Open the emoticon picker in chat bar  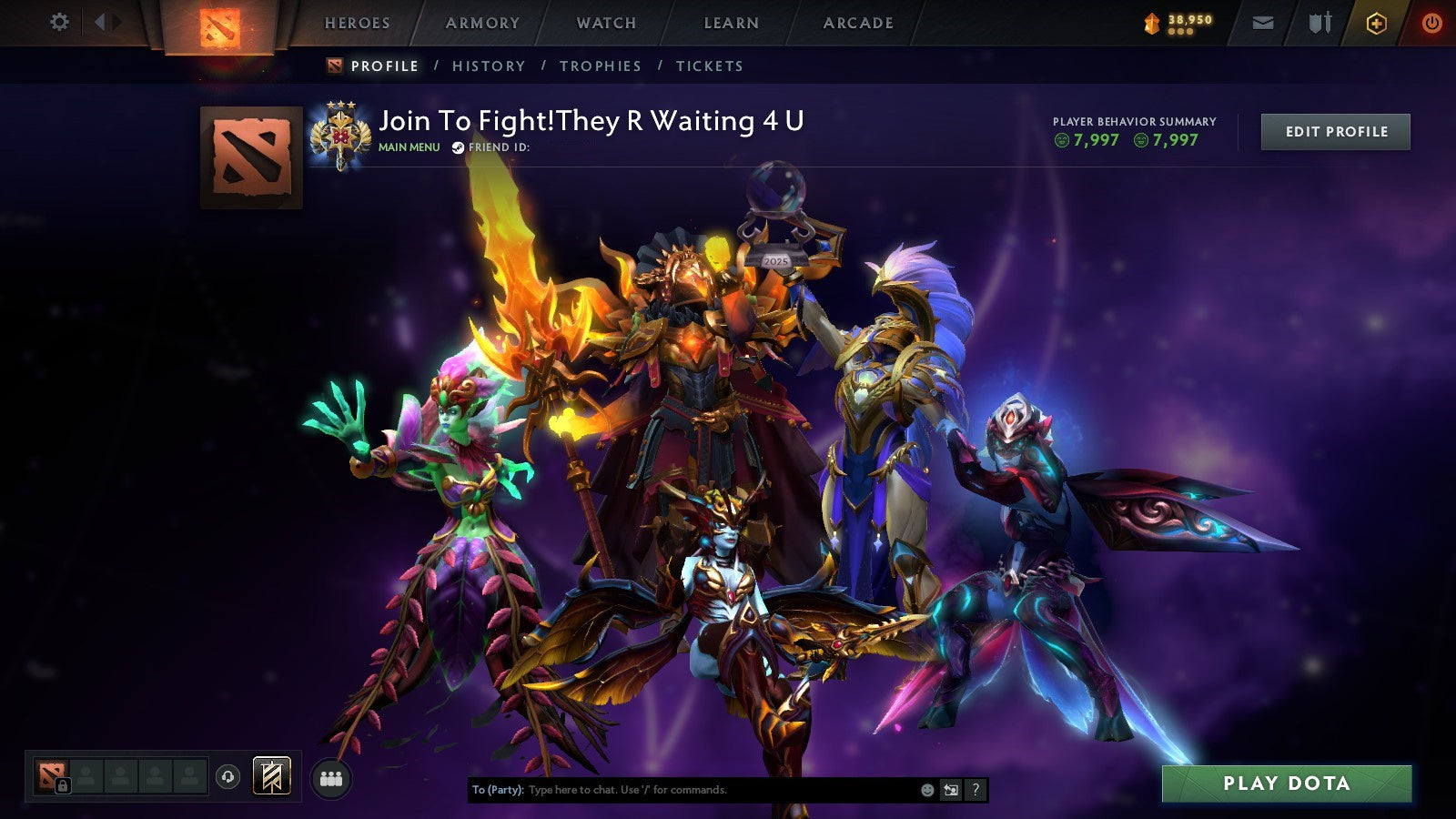tap(926, 790)
